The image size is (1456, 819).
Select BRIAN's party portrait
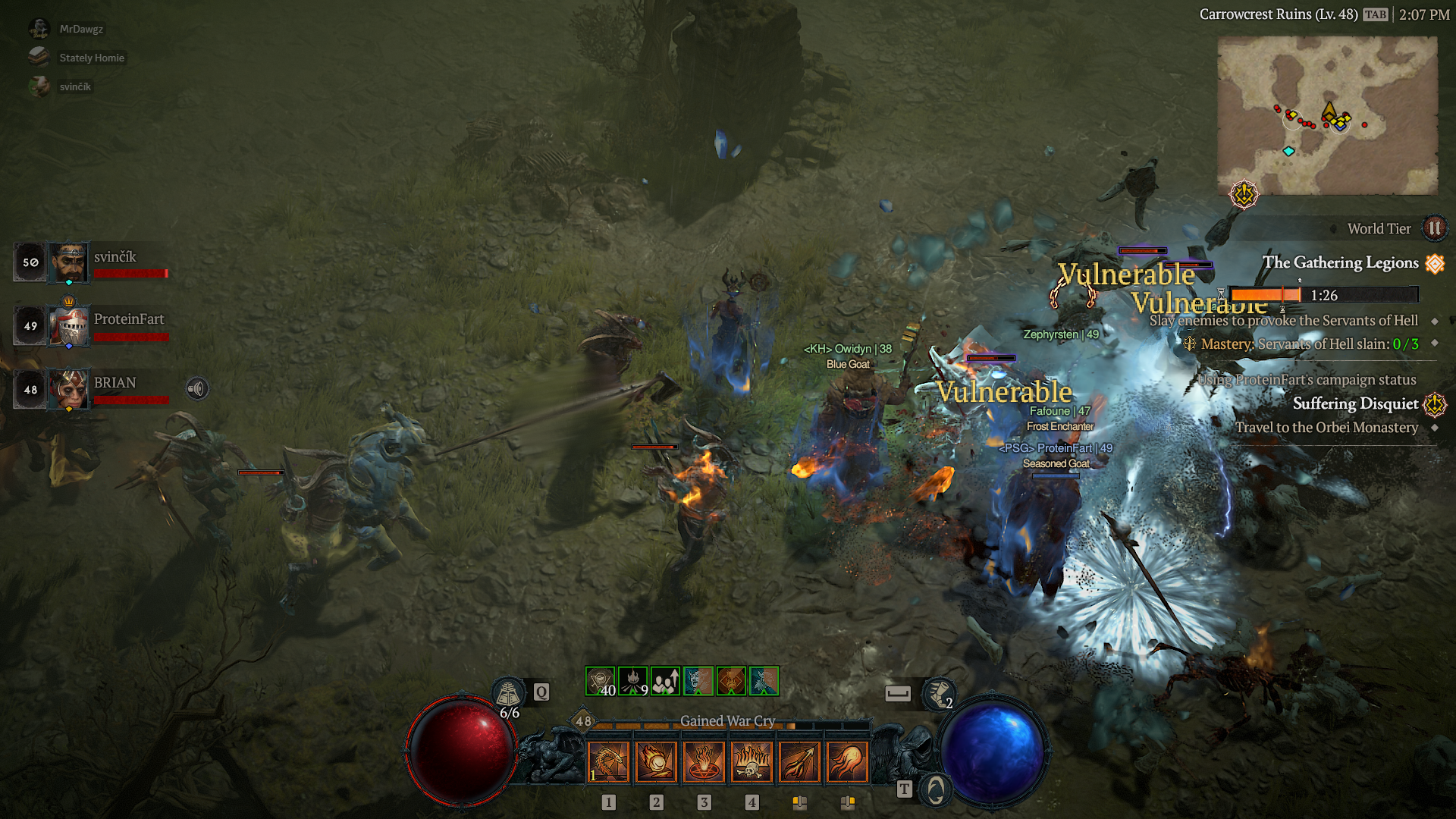(69, 389)
